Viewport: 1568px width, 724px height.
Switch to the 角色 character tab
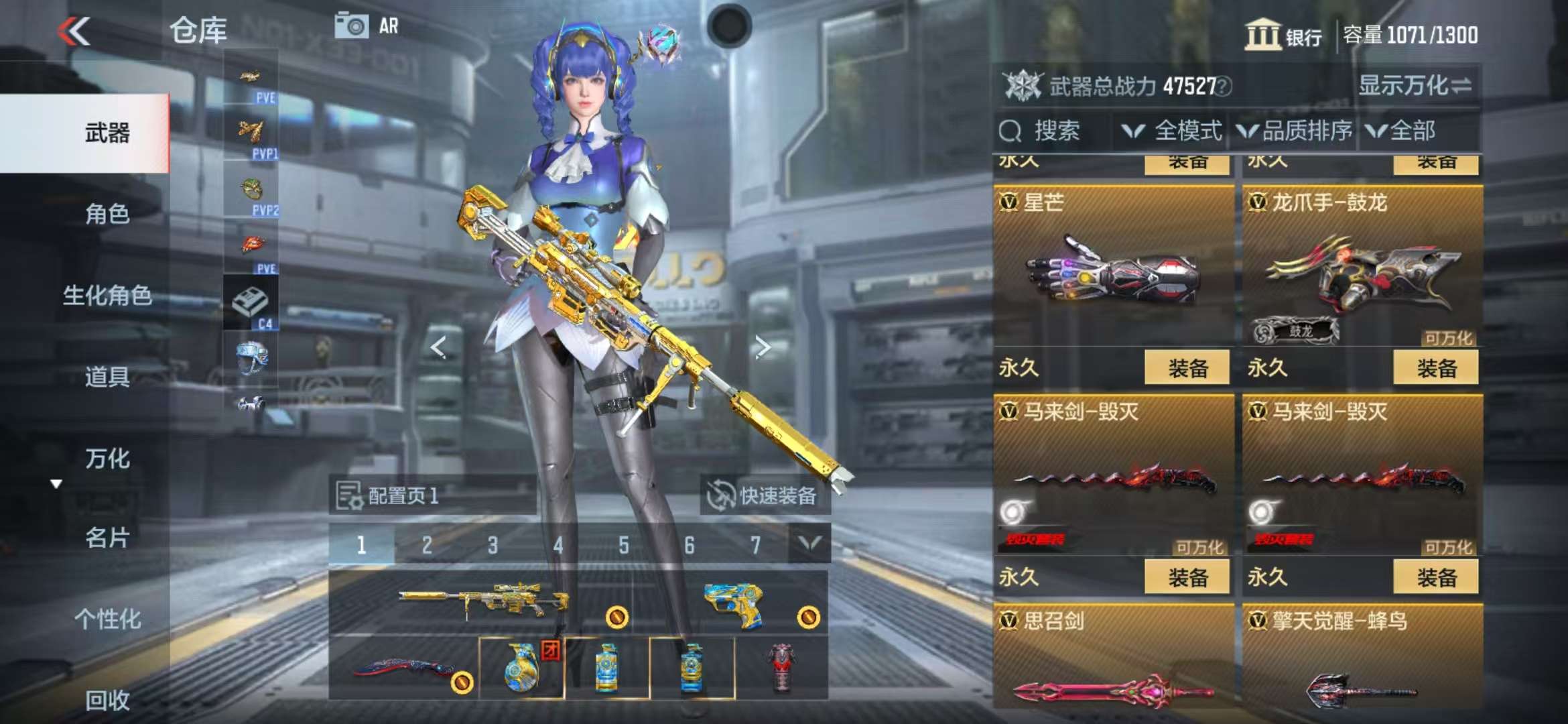click(107, 214)
